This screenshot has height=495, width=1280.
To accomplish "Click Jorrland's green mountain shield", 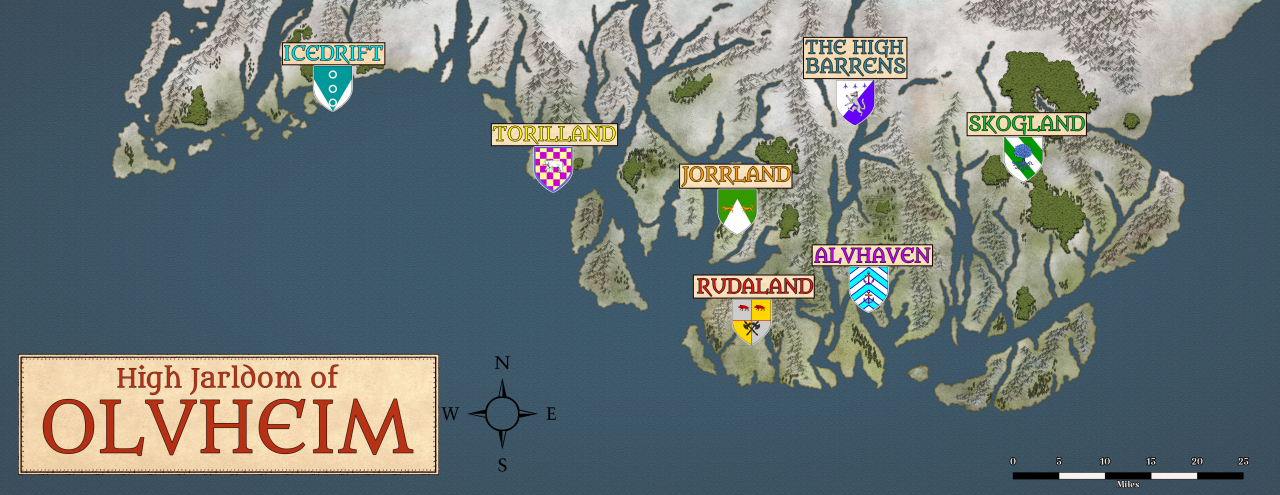I will pyautogui.click(x=737, y=210).
